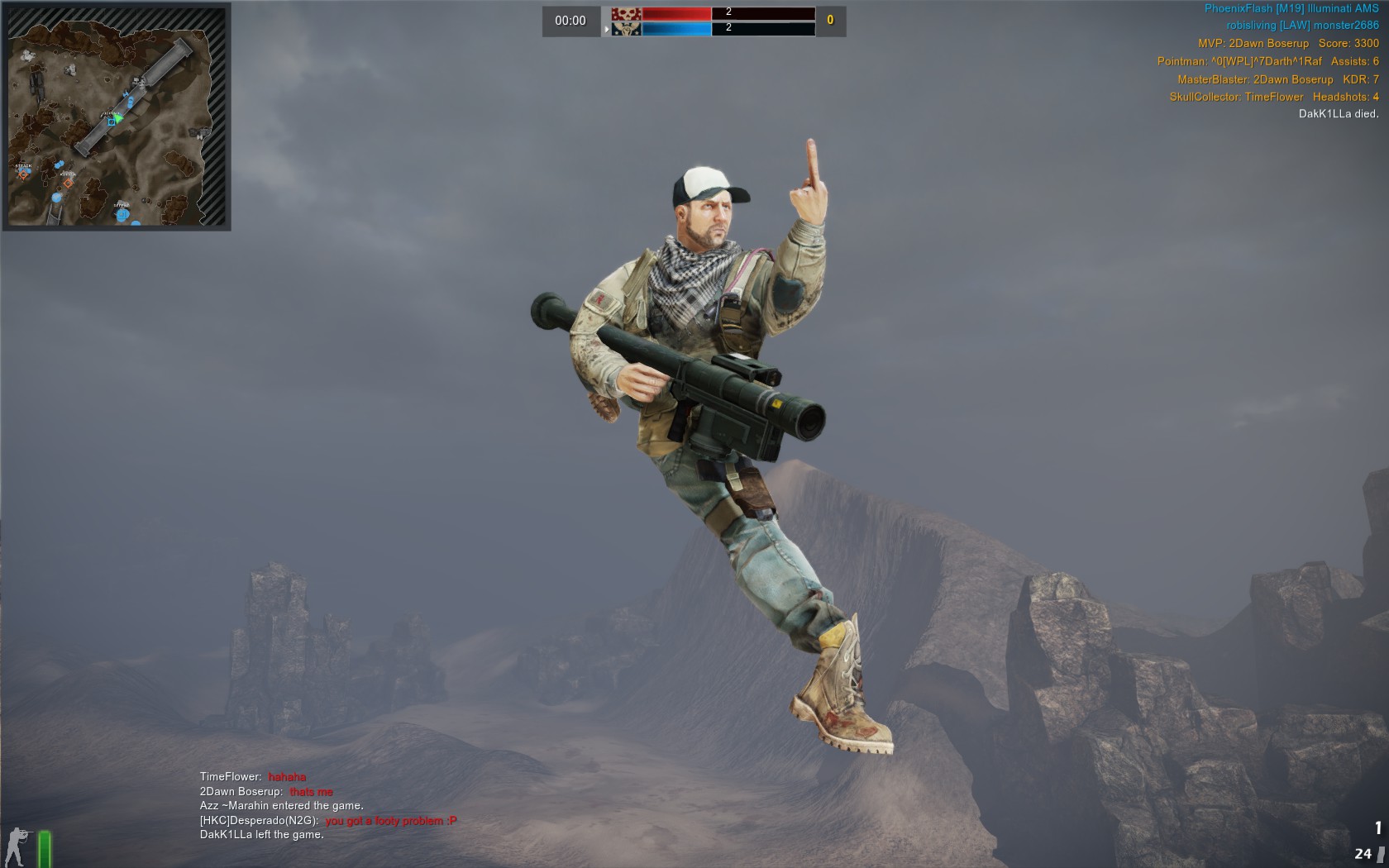Select the blue team eagle emblem

(627, 29)
